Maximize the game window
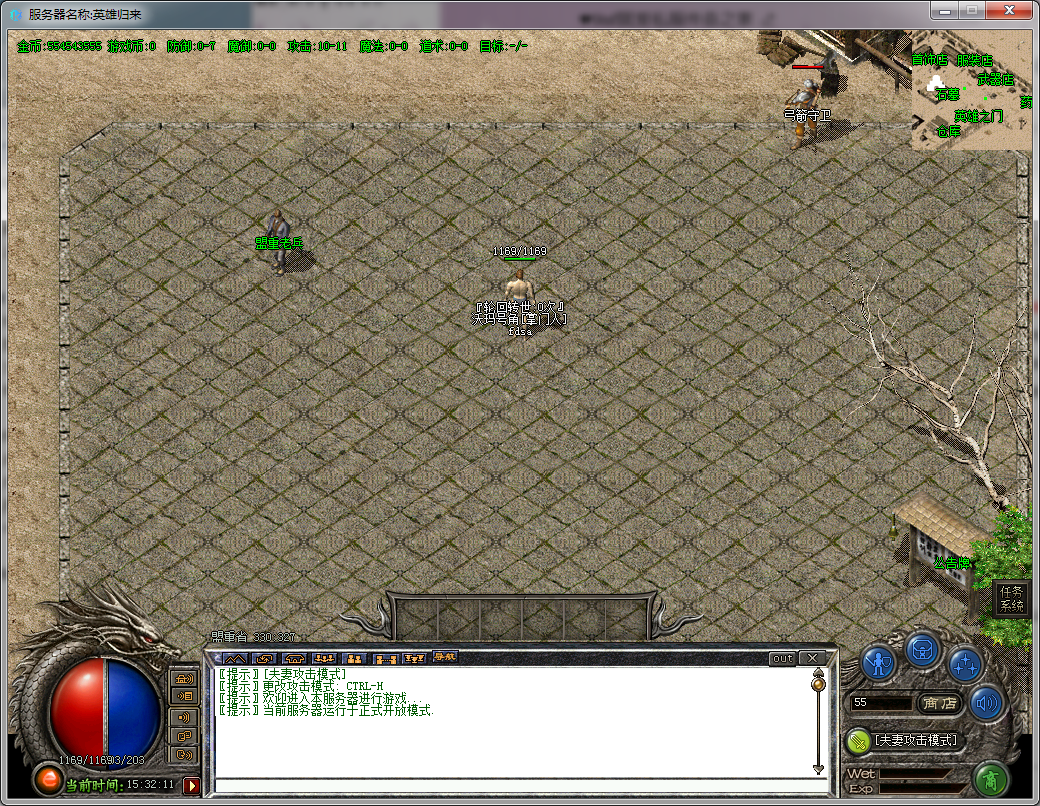The width and height of the screenshot is (1040, 806). pyautogui.click(x=971, y=10)
